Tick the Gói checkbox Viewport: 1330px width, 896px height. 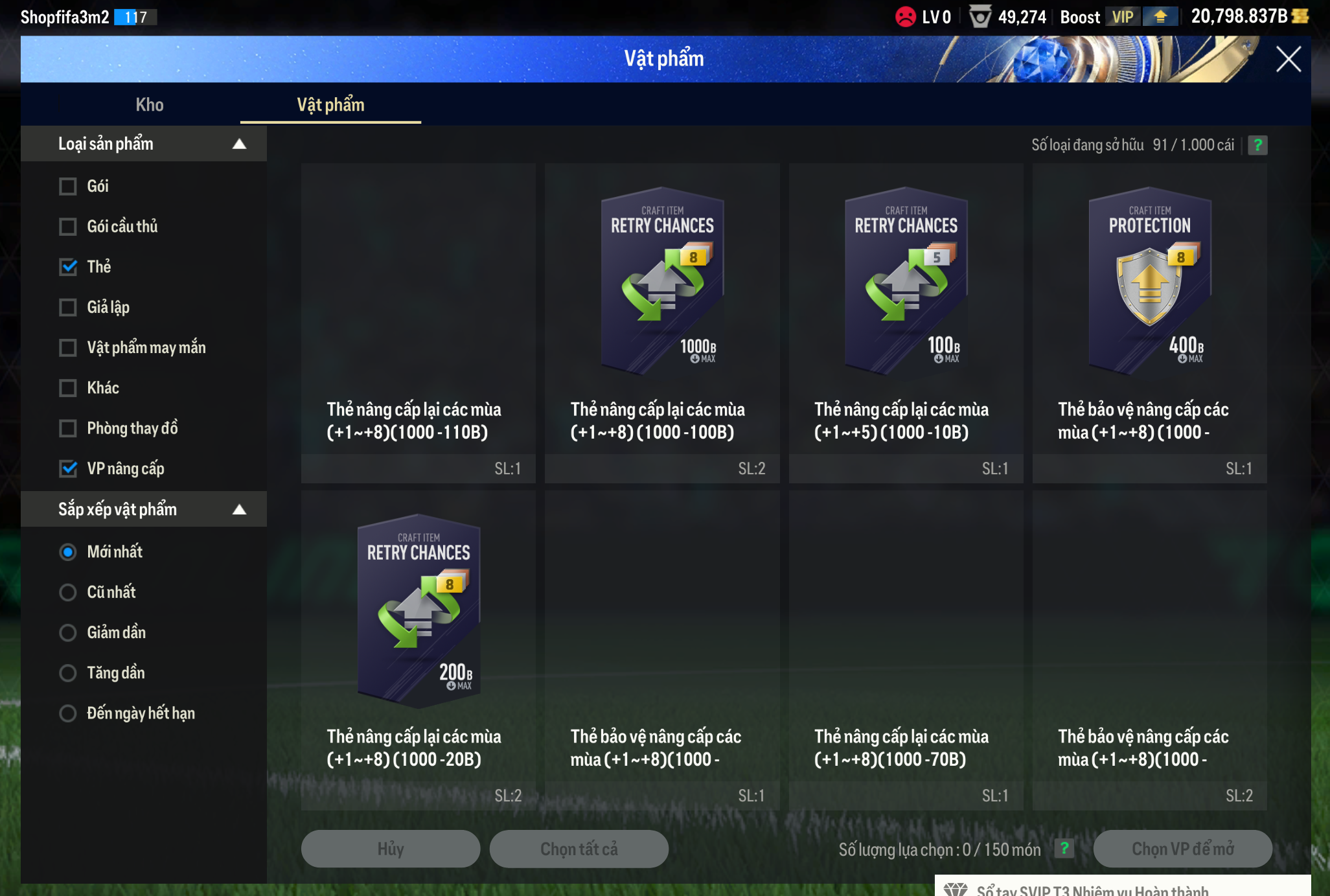point(68,187)
